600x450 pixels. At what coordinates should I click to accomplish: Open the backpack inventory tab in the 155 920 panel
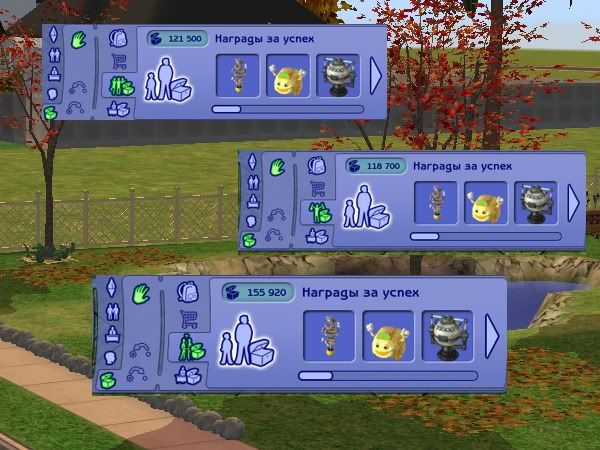pyautogui.click(x=187, y=292)
